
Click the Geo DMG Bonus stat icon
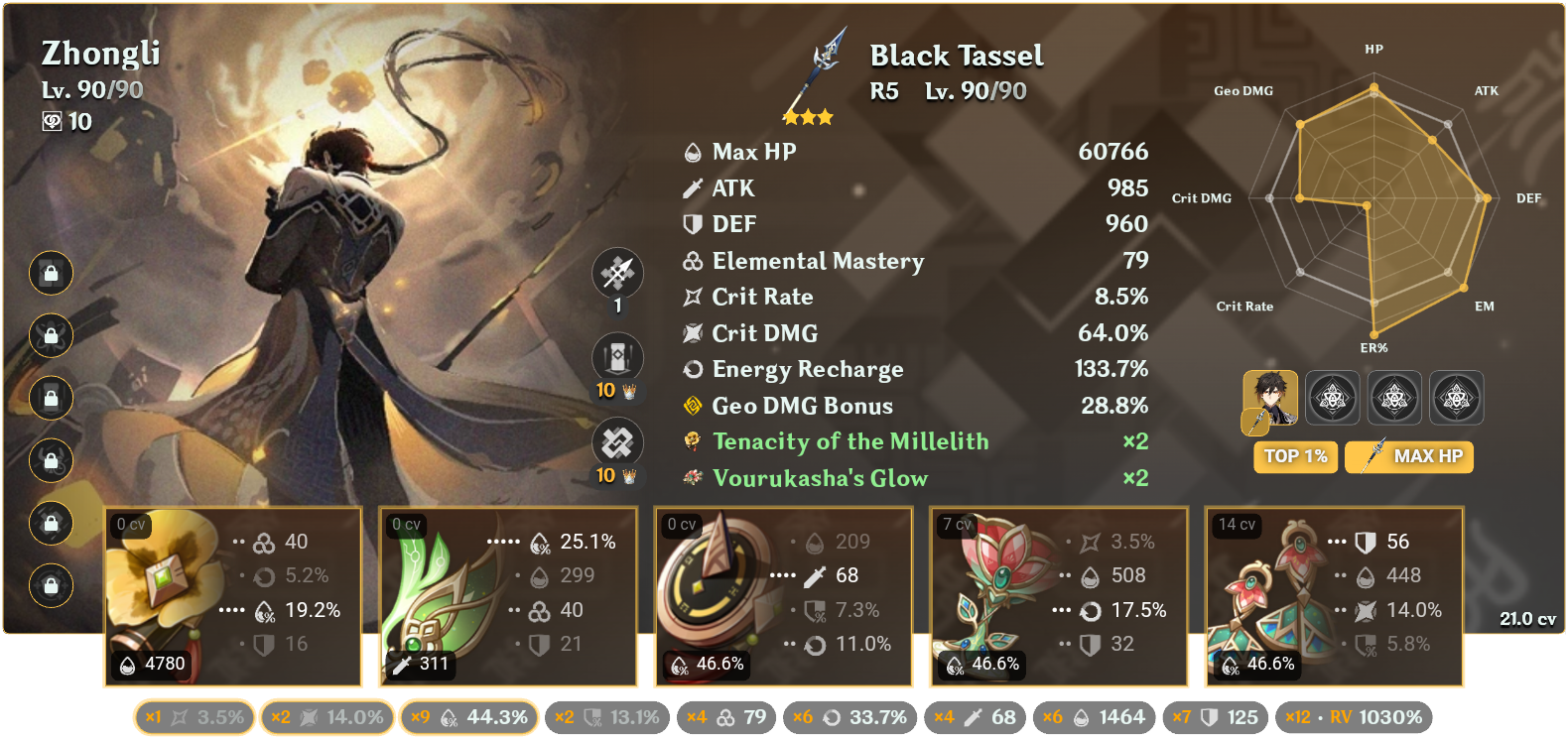[692, 405]
